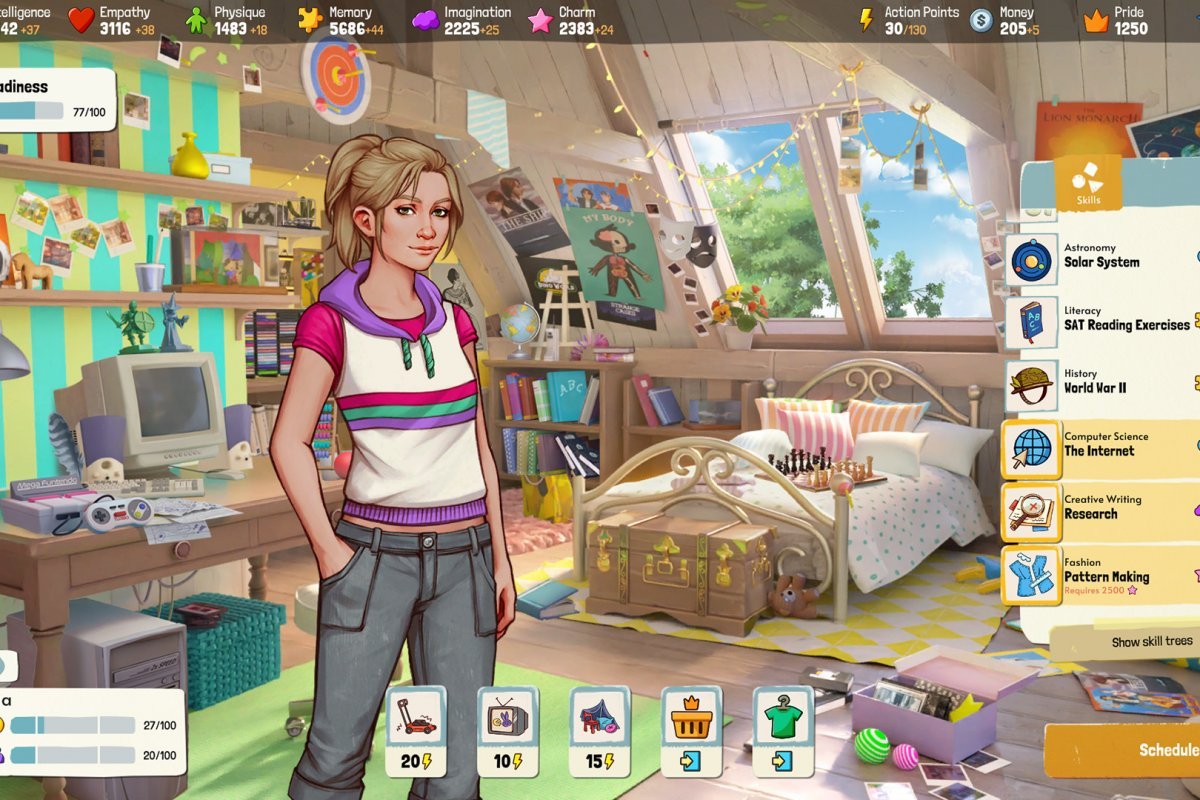Select the TV watching activity card
The height and width of the screenshot is (800, 1200).
tap(508, 731)
